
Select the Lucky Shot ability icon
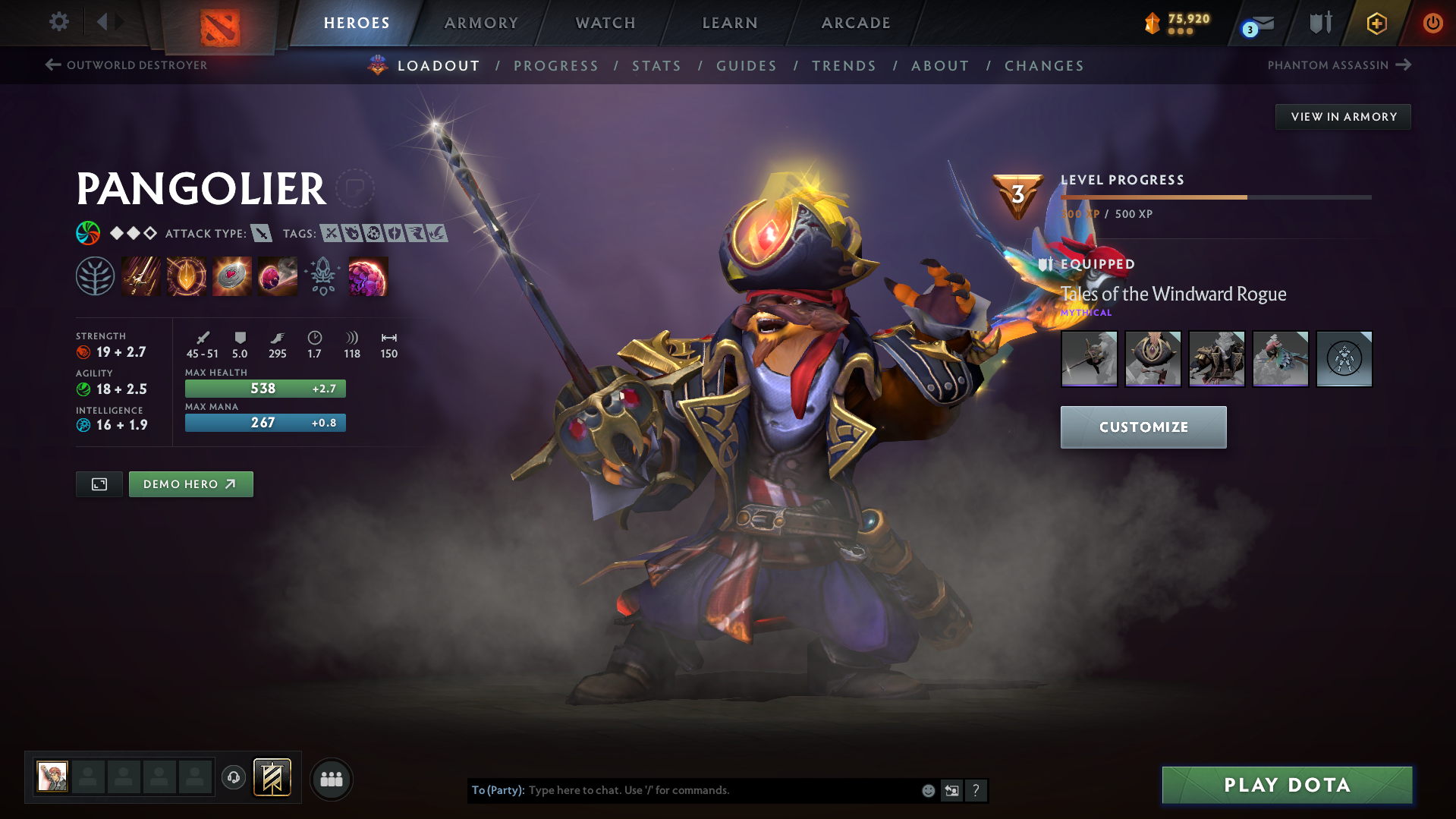pos(232,276)
